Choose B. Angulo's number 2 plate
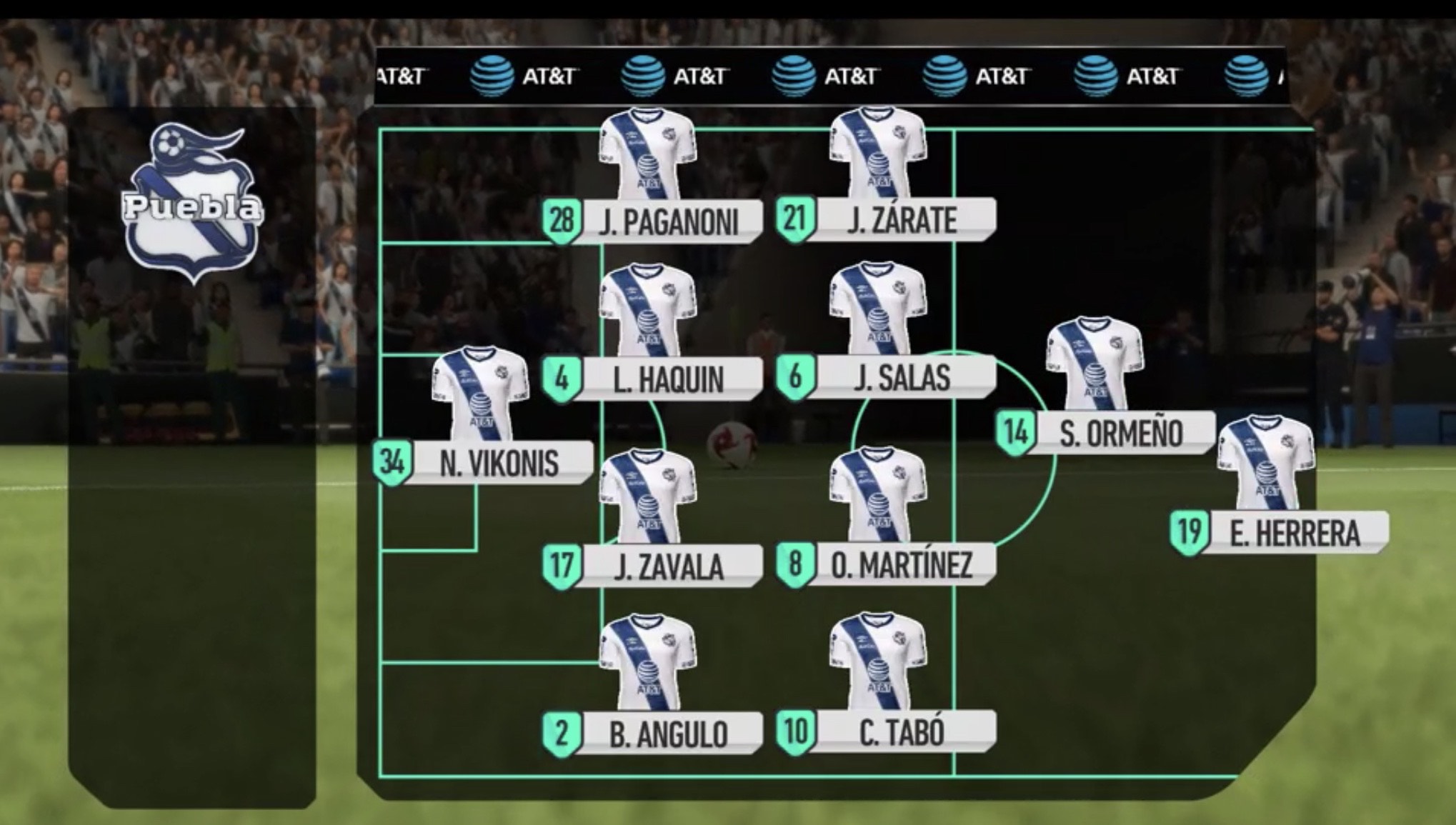Screen dimensions: 1456x825 pos(652,734)
